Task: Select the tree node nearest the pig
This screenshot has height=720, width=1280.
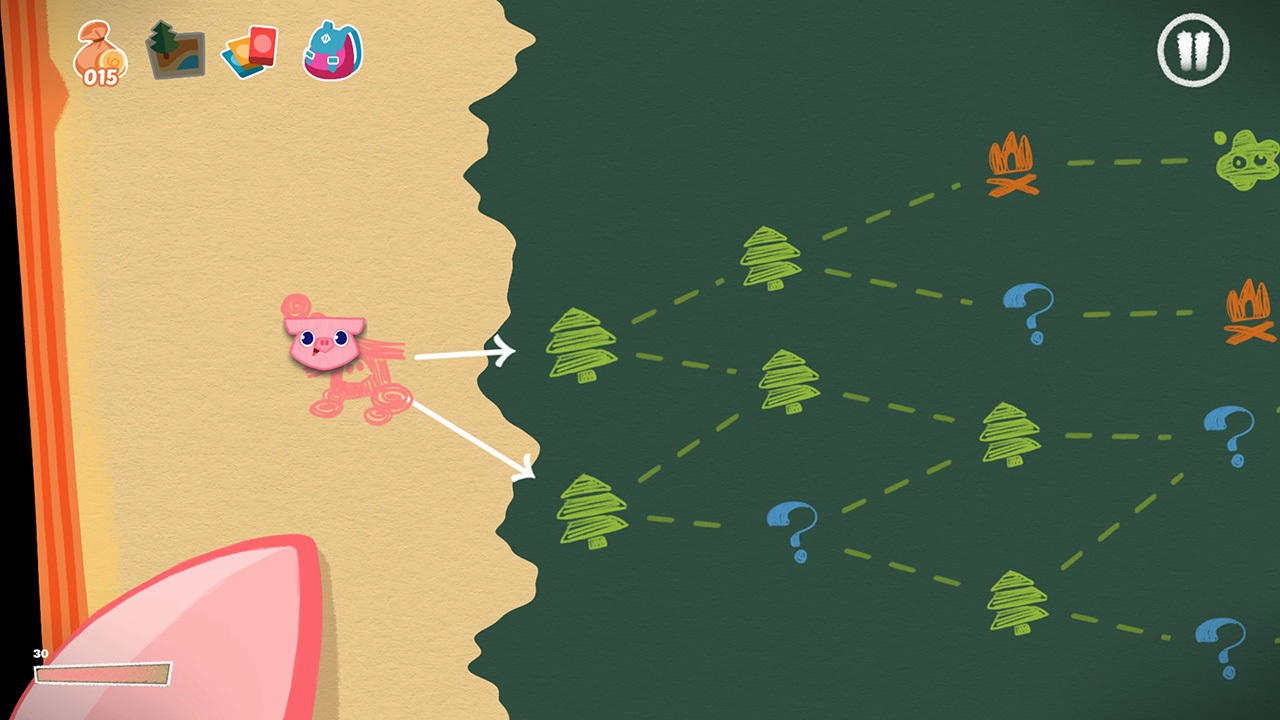Action: [x=583, y=345]
